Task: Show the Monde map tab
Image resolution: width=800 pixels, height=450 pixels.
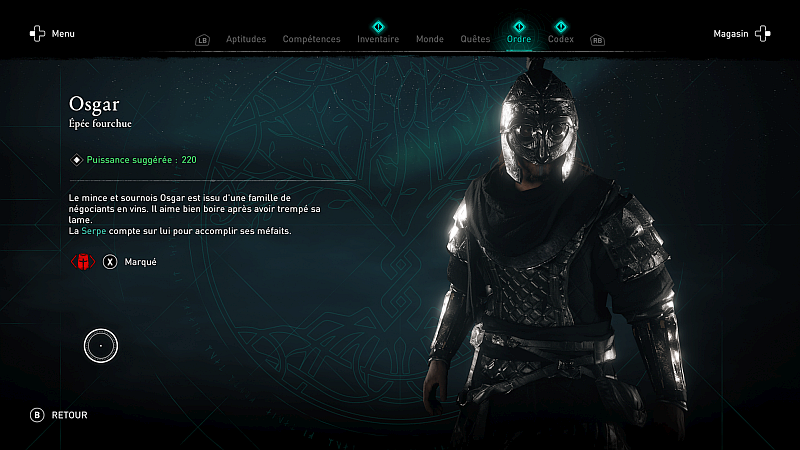Action: pos(429,39)
